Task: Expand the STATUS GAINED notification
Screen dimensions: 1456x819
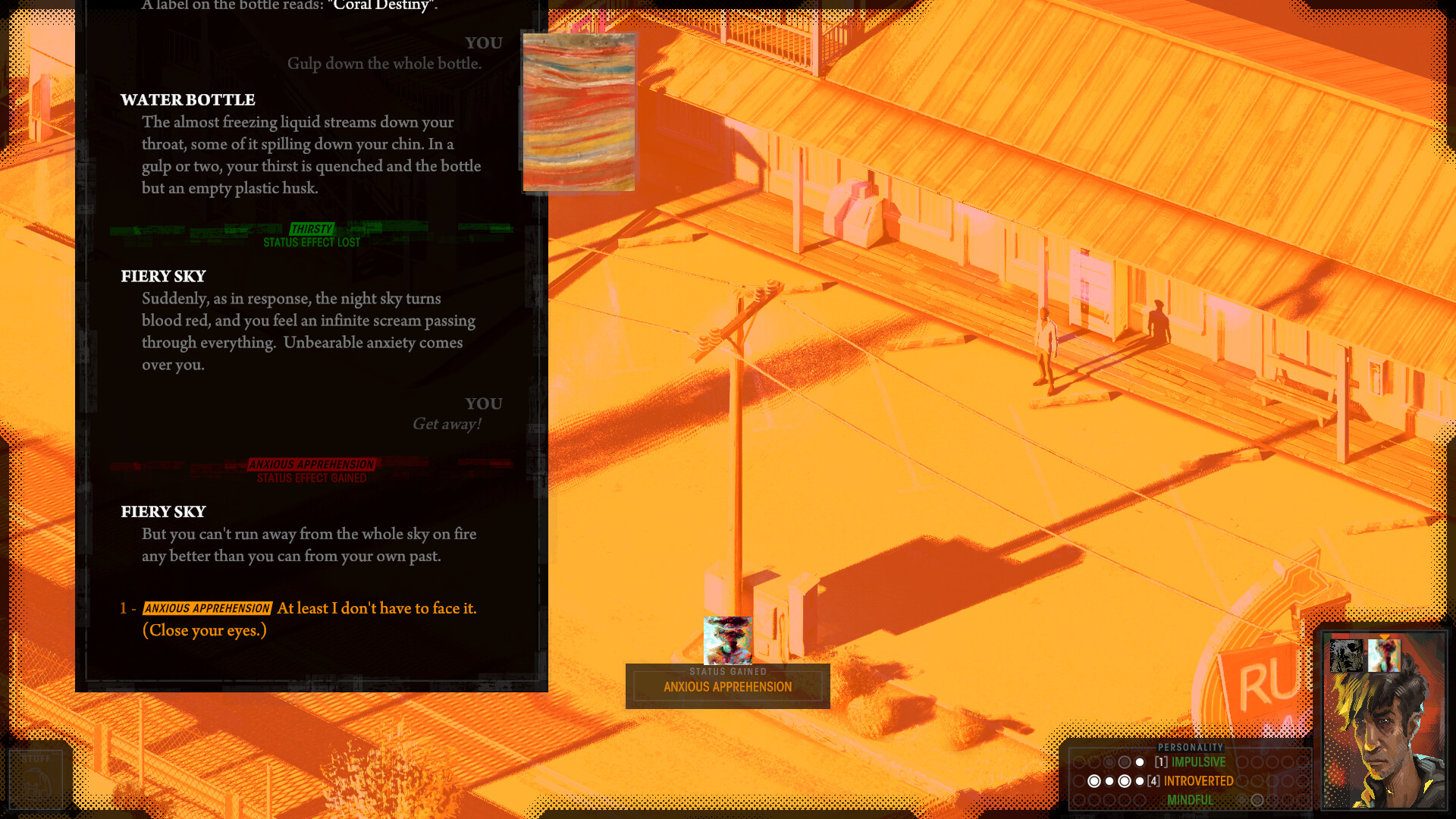Action: point(727,672)
